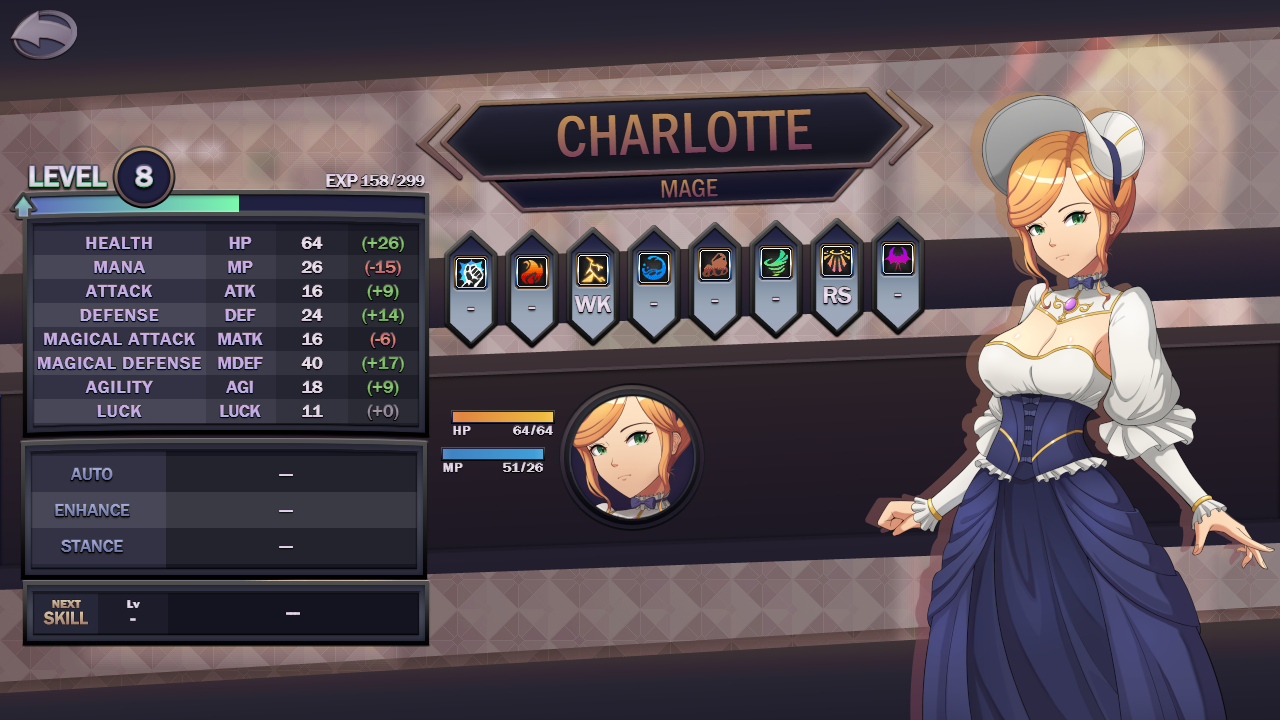Click Charlotte's round portrait
The height and width of the screenshot is (720, 1280).
pos(632,456)
